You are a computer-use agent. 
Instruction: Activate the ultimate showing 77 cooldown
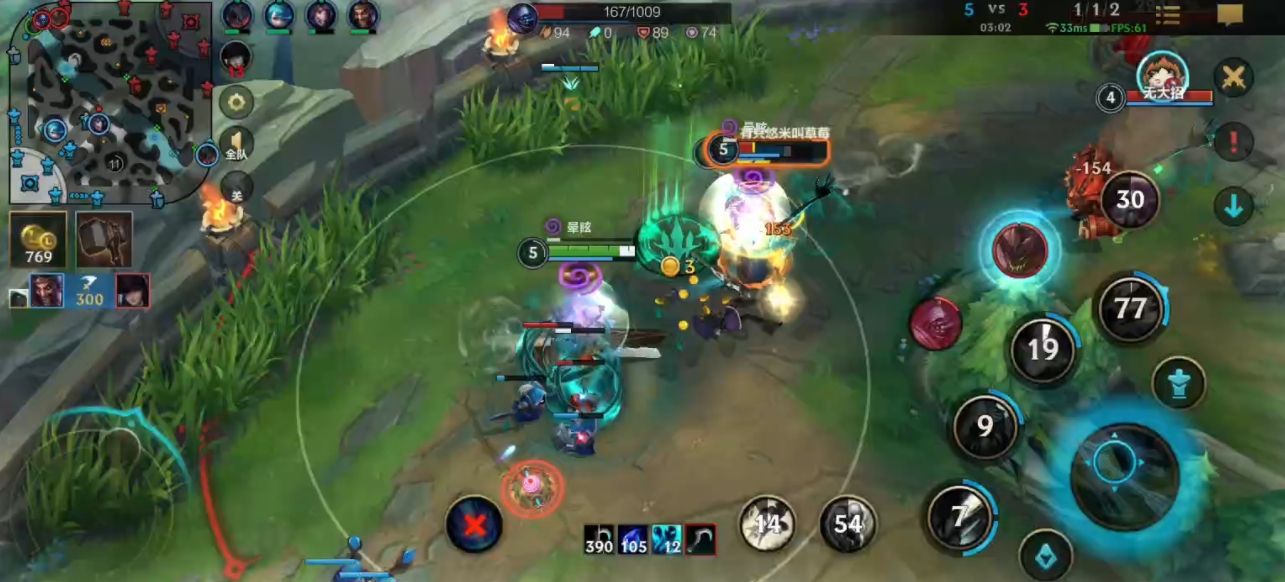pos(1130,307)
